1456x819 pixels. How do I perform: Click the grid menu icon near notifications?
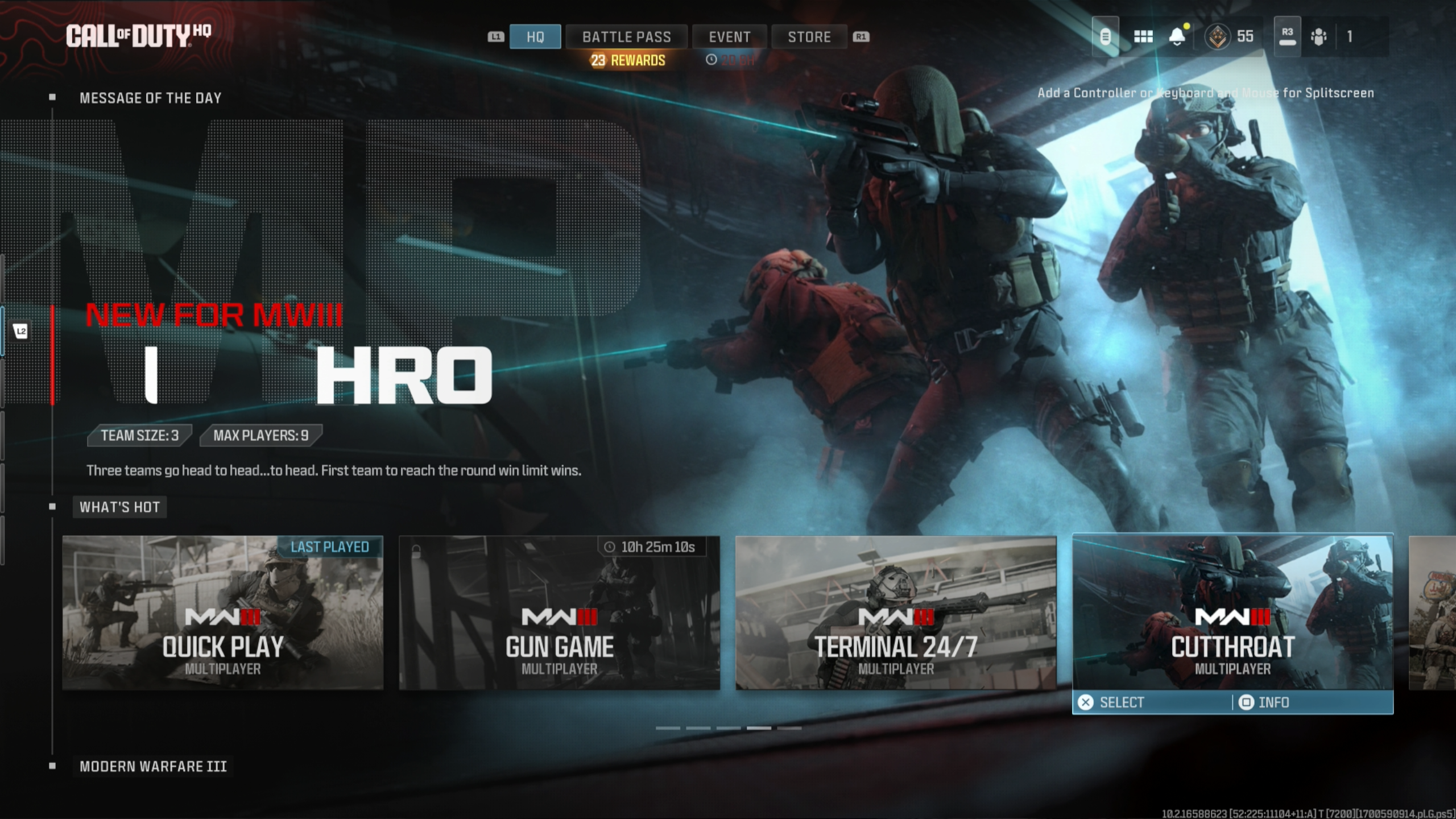[x=1143, y=36]
